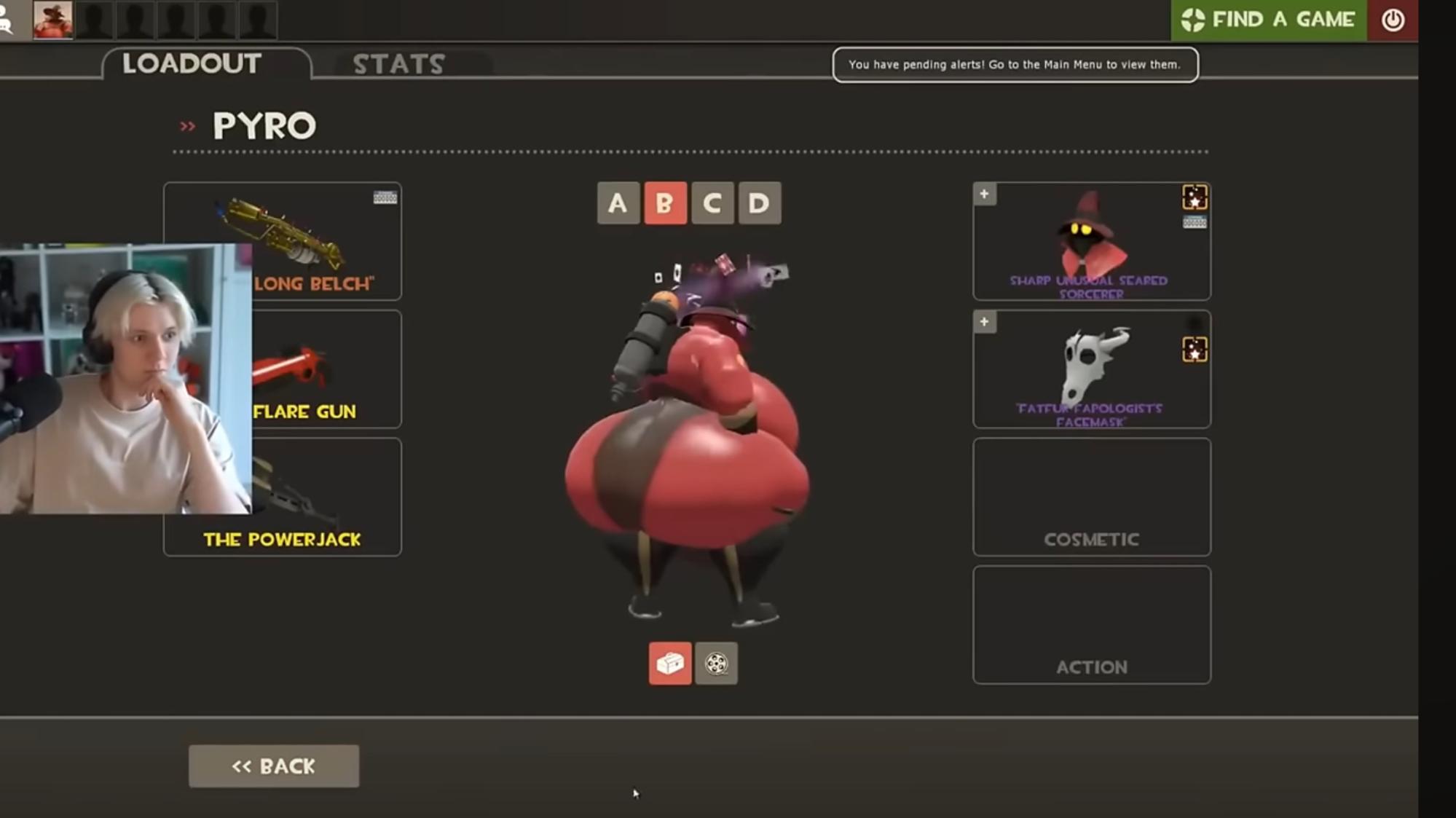1456x818 pixels.
Task: Choose loadout preset B
Action: coord(664,203)
